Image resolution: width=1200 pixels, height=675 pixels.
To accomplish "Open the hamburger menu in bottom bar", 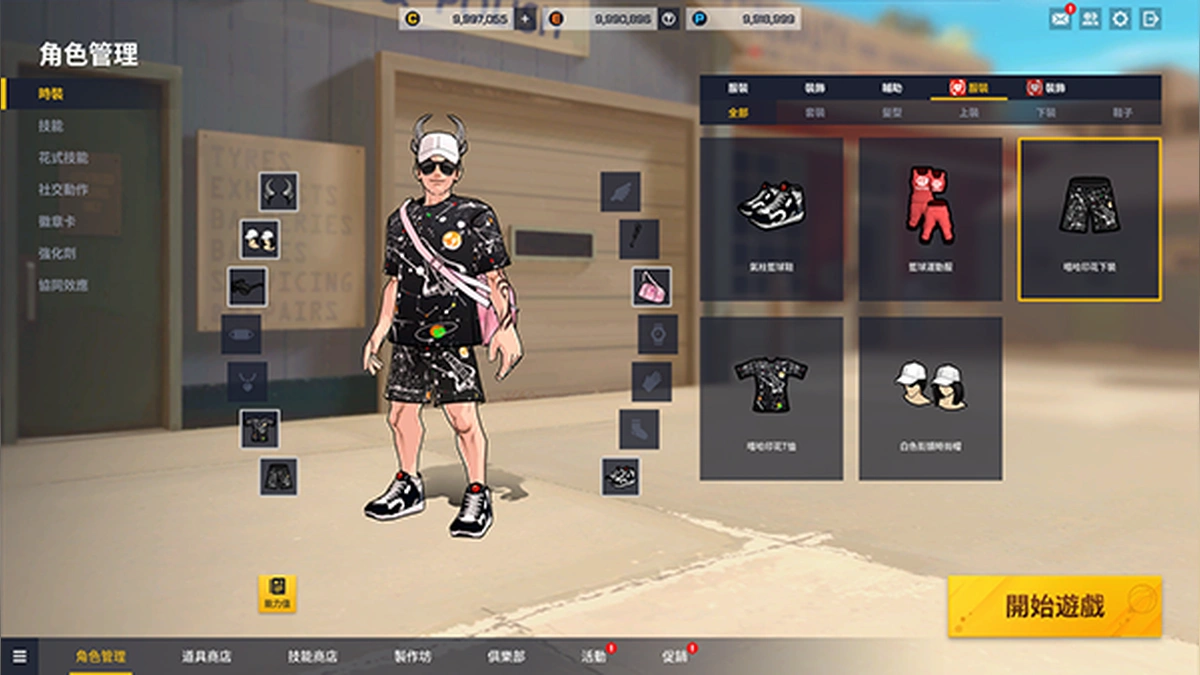I will pos(20,657).
